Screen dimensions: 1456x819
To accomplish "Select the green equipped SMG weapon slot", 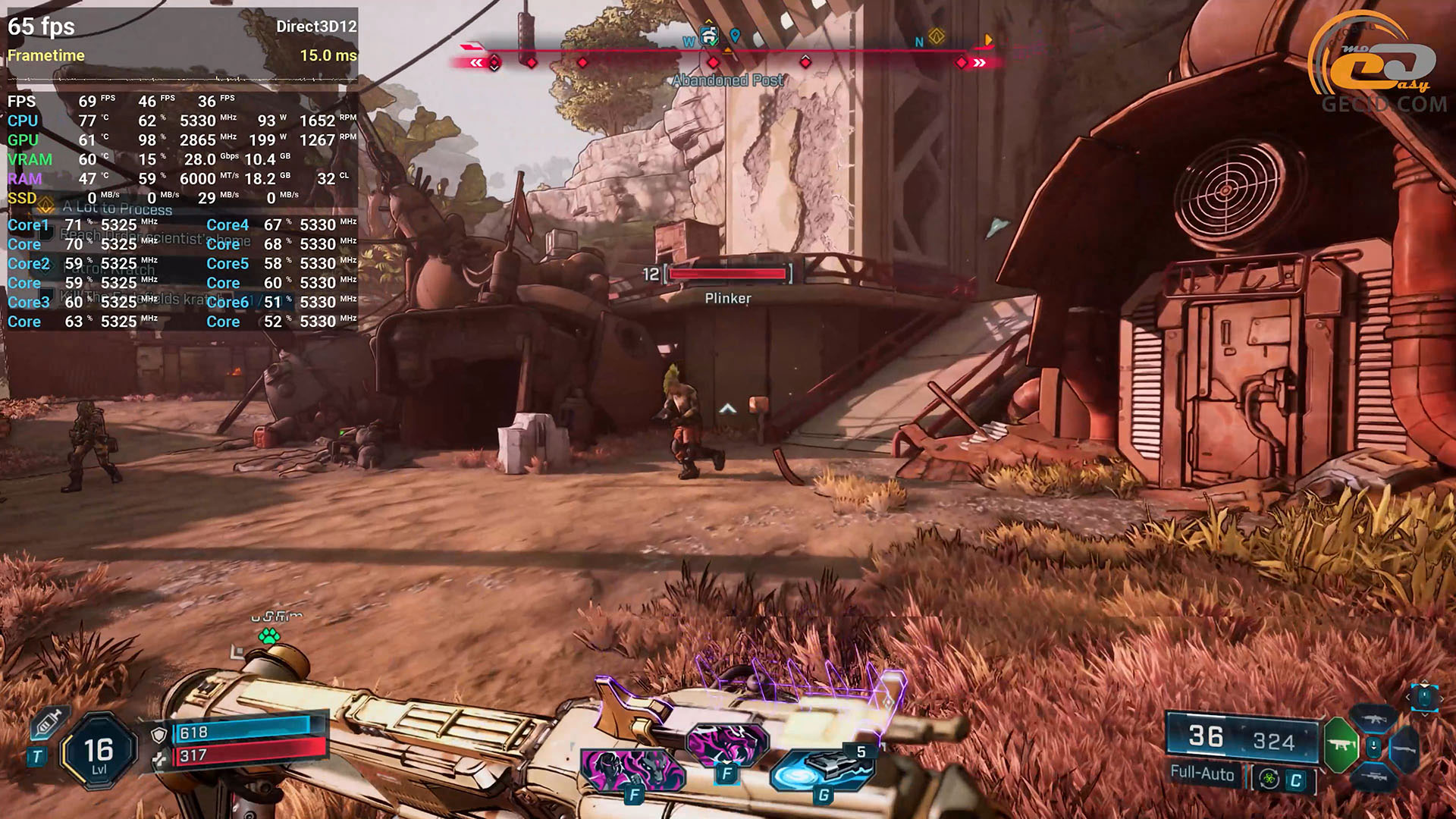I will click(x=1341, y=745).
